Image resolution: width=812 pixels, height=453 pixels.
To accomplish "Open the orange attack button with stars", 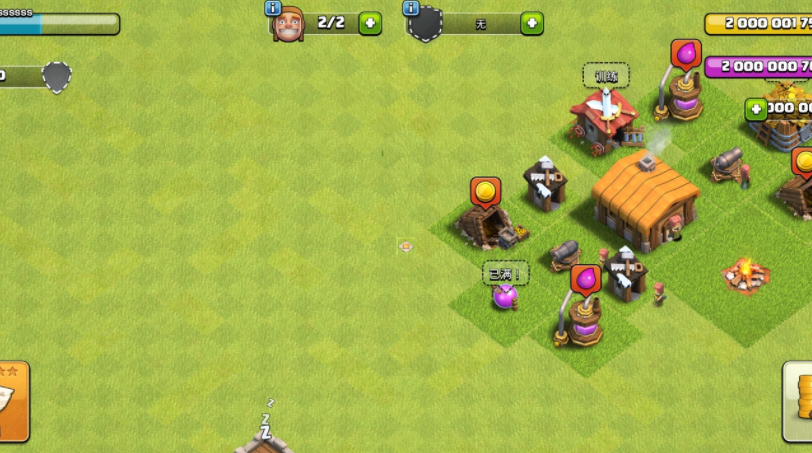I will pos(12,401).
